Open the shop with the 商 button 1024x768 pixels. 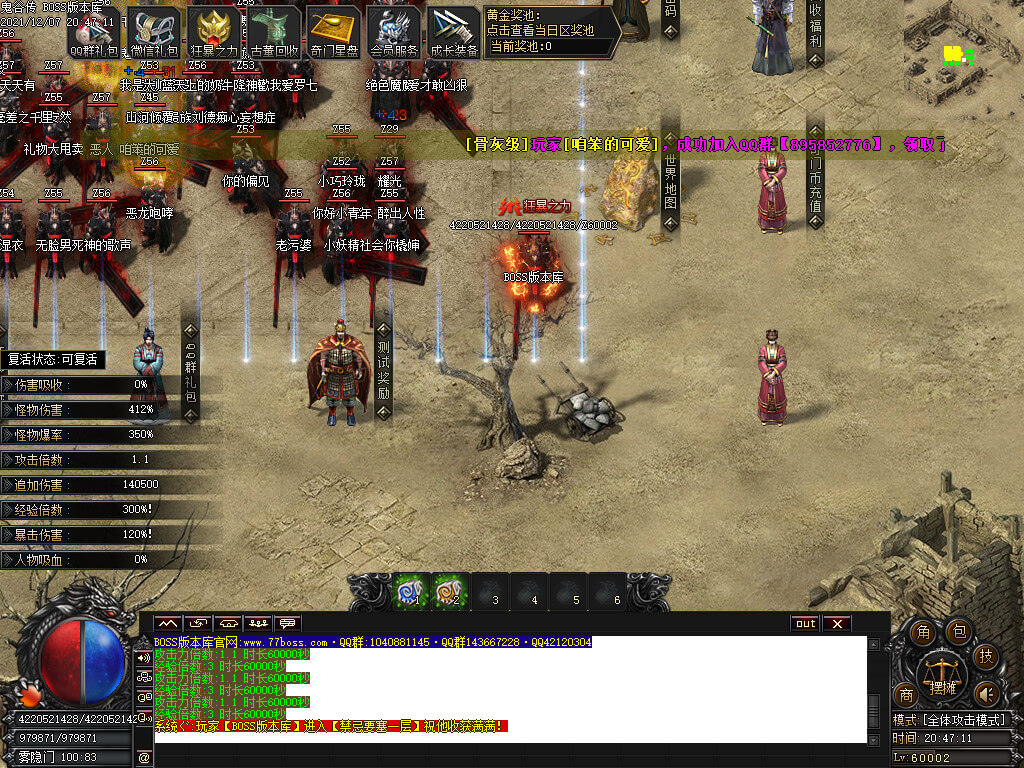point(906,695)
